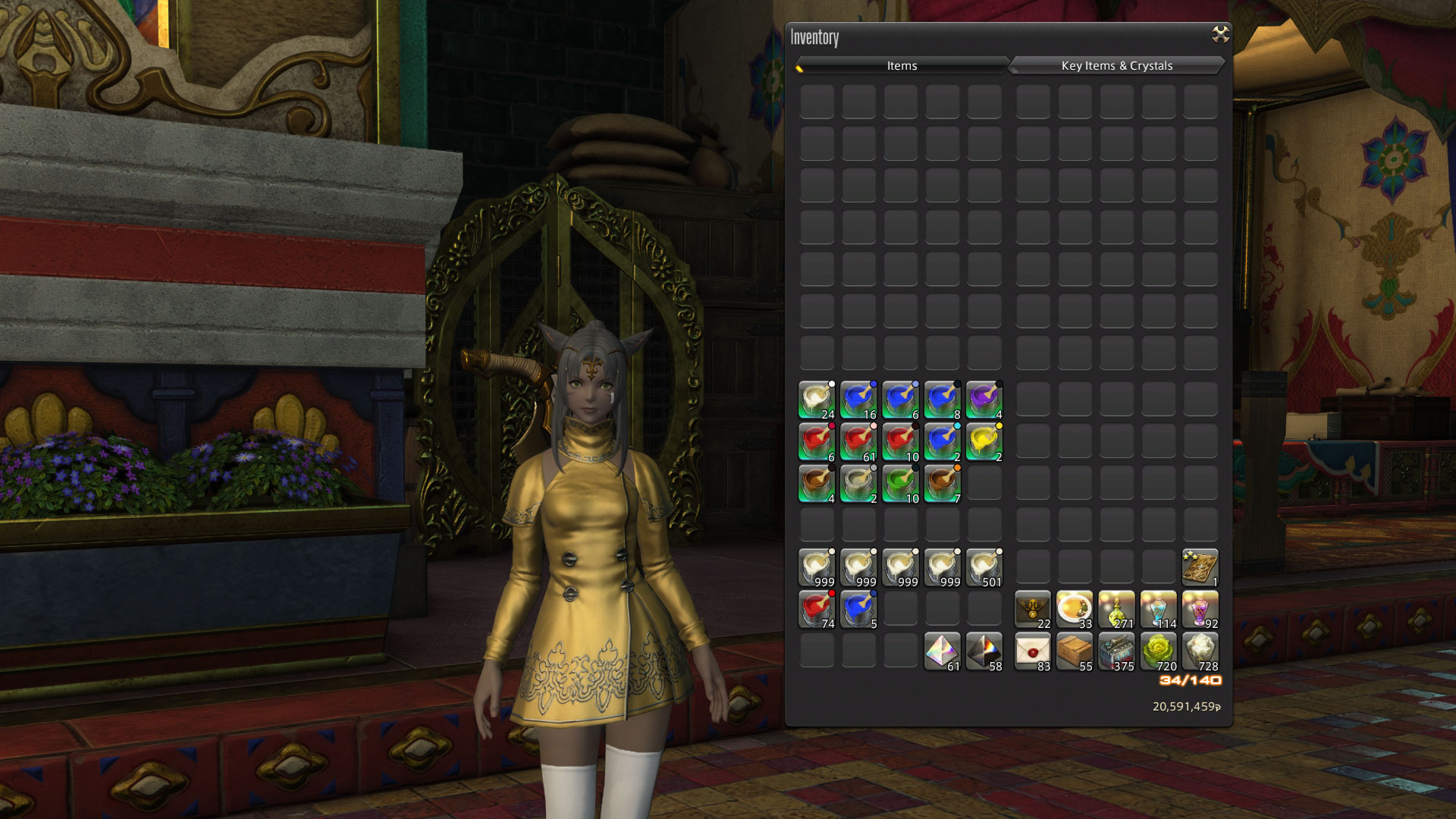Select the green dye pot
Image resolution: width=1456 pixels, height=819 pixels.
pos(901,485)
